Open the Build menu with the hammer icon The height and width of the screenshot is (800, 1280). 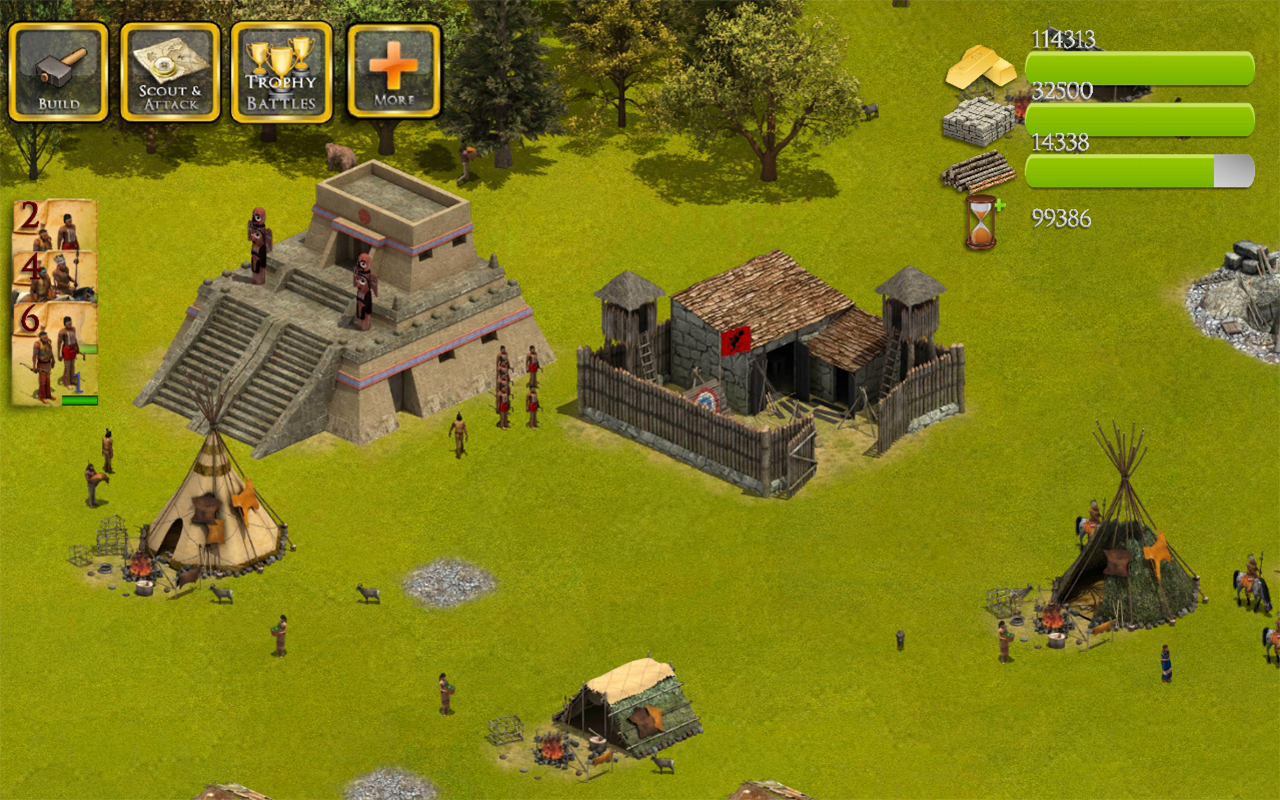[x=57, y=70]
